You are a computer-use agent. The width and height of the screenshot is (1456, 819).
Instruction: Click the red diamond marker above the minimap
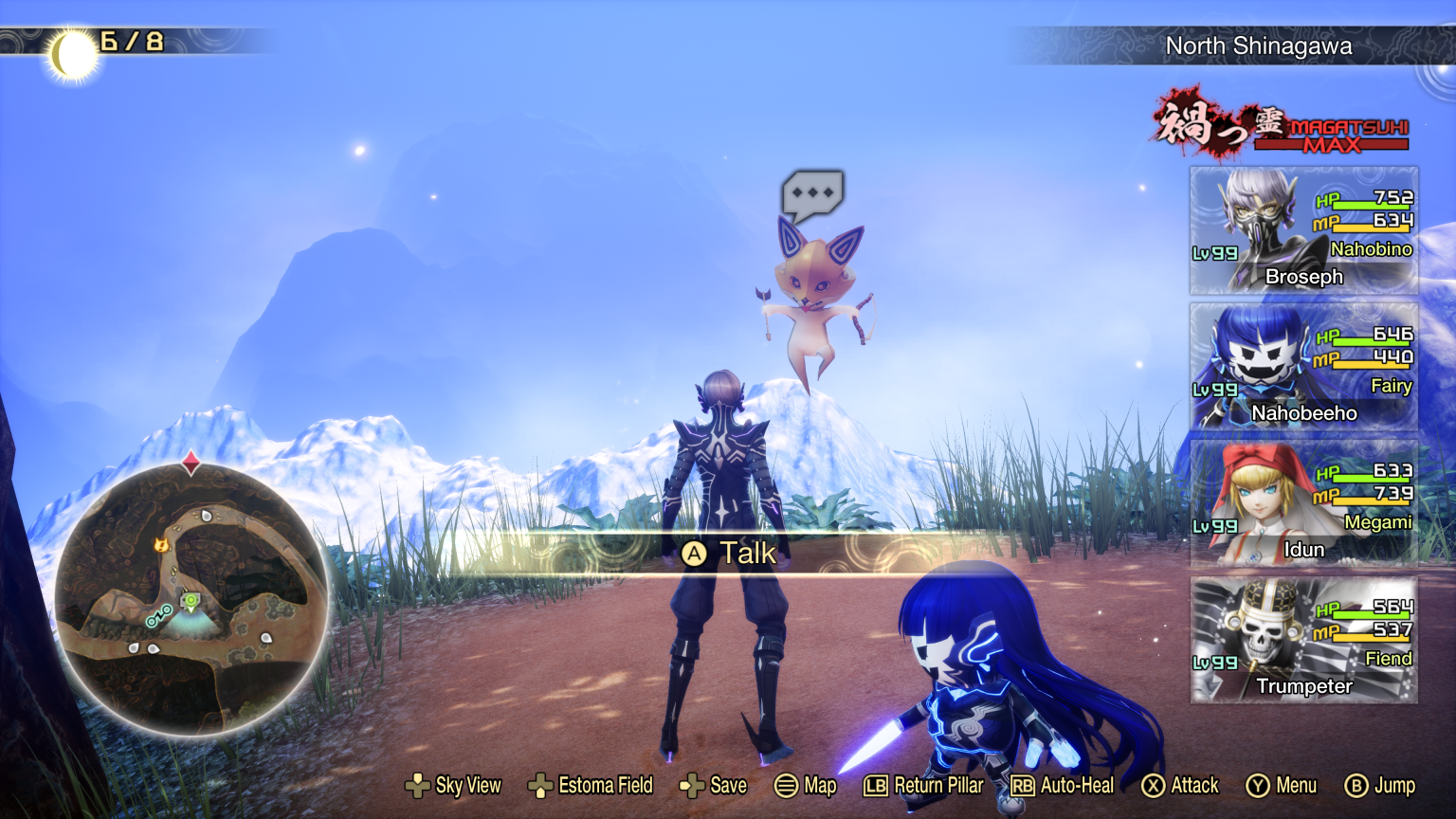tap(191, 463)
